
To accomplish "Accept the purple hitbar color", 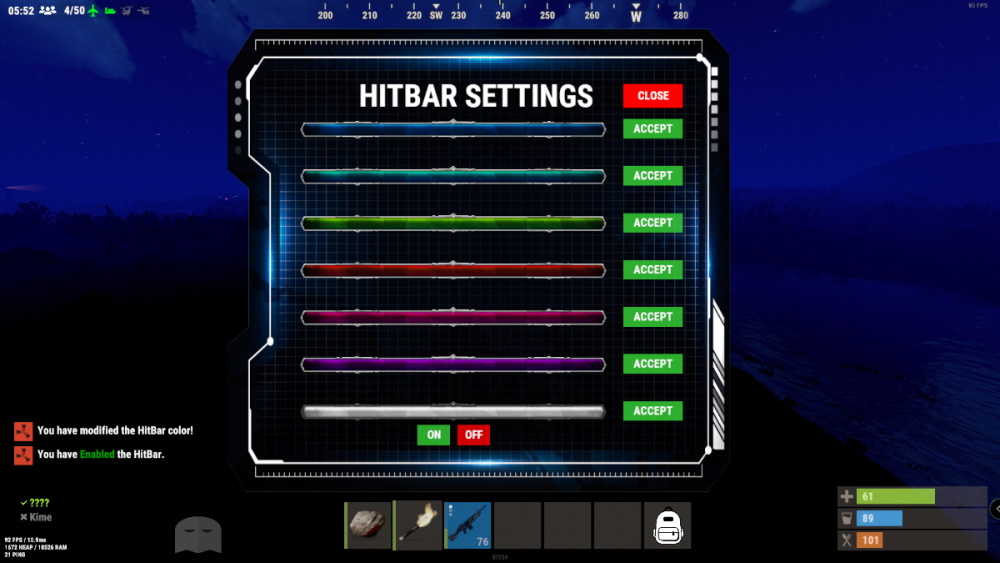I will [652, 364].
